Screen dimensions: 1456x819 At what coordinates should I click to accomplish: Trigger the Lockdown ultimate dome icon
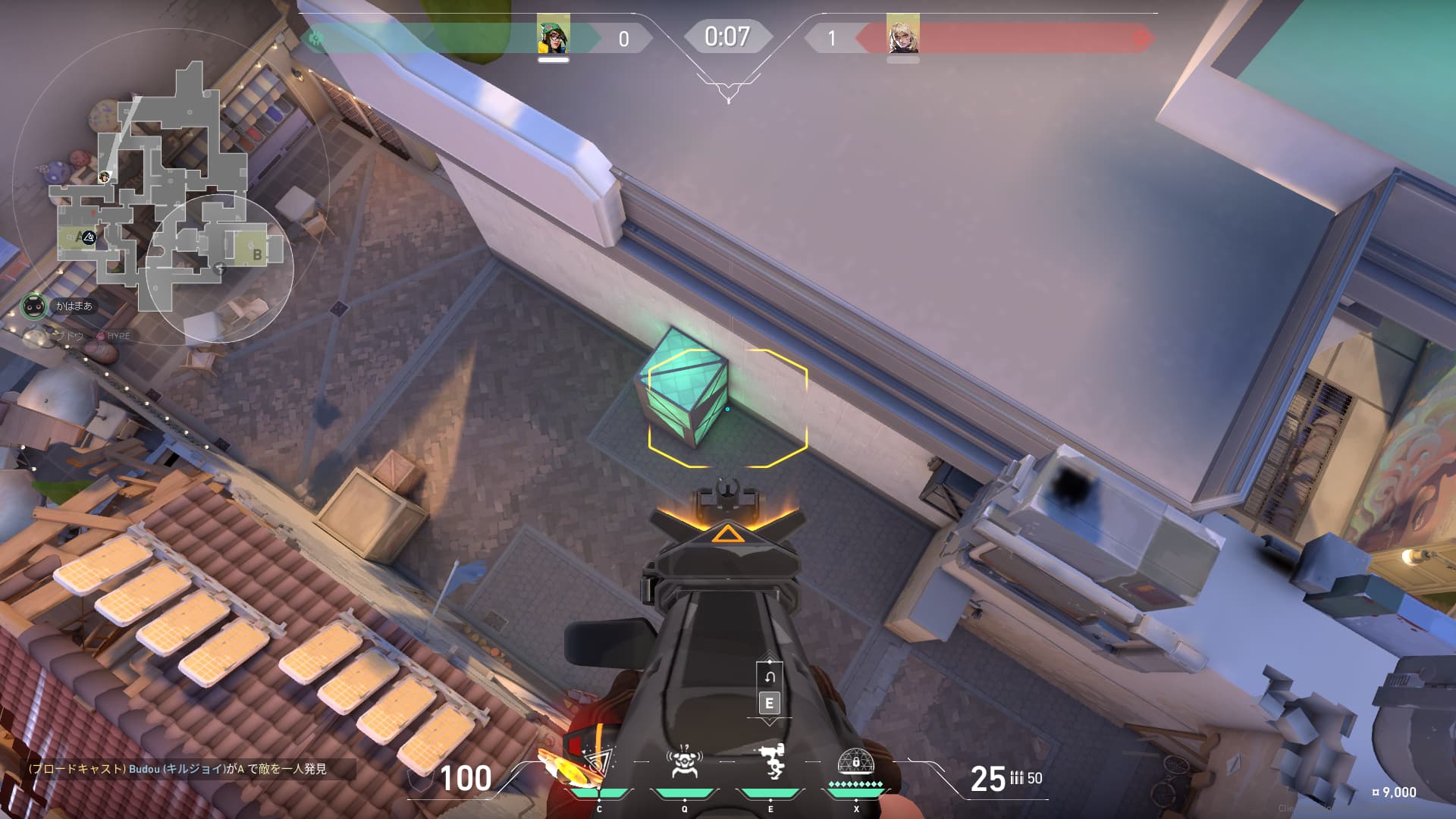point(855,763)
